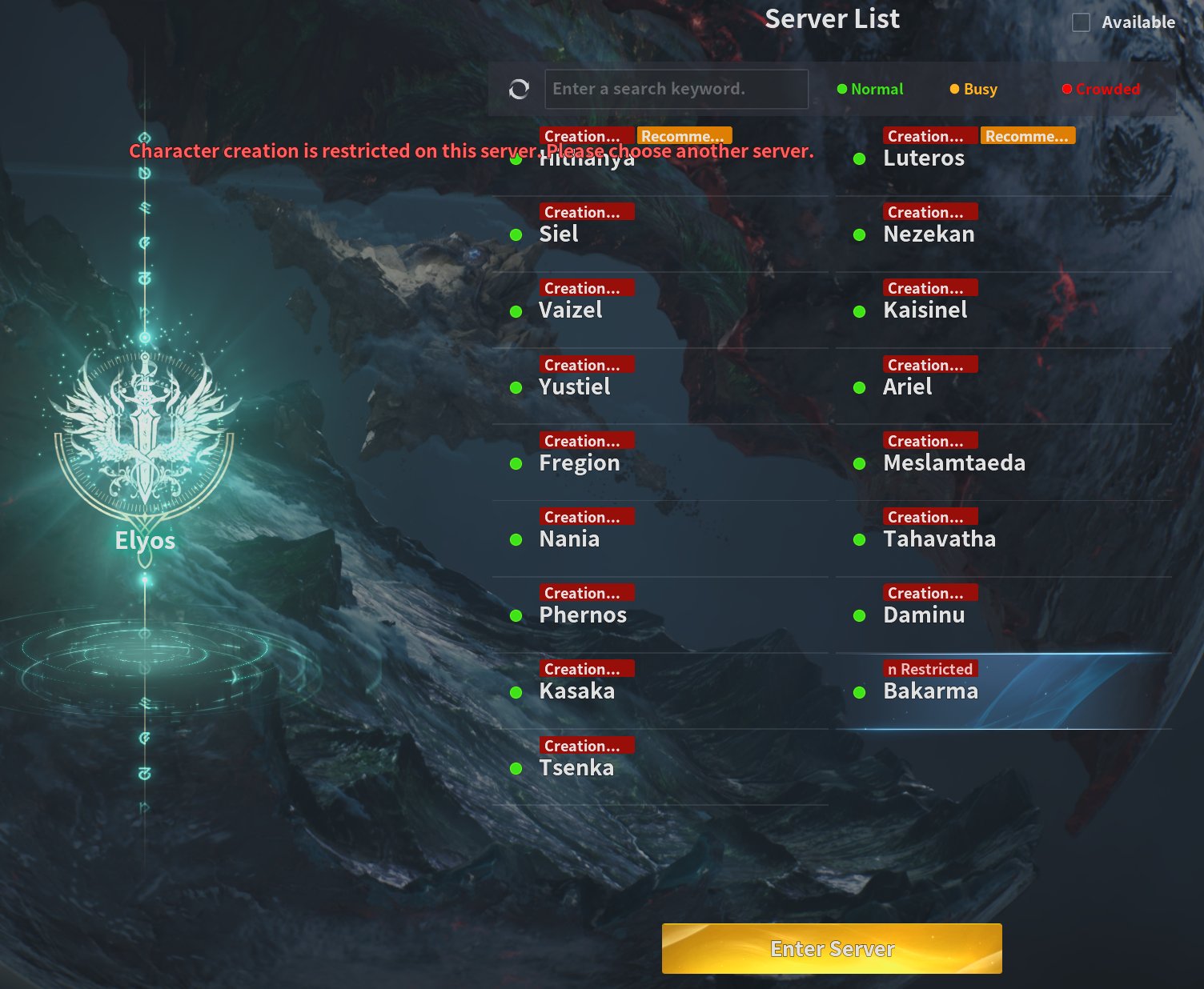Pick the Phernos server
Image resolution: width=1204 pixels, height=989 pixels.
click(x=583, y=615)
